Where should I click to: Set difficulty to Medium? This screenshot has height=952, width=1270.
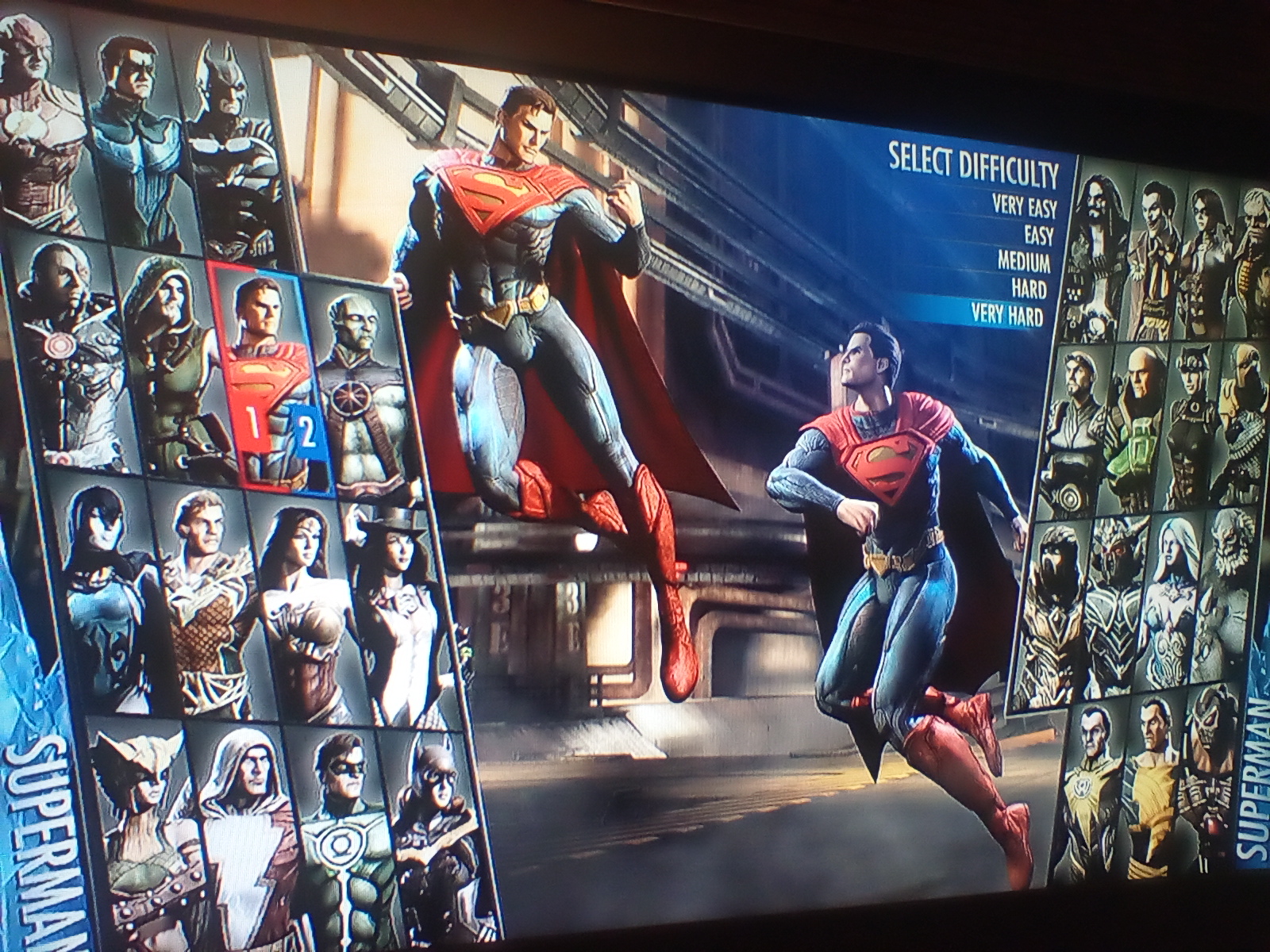[x=1024, y=262]
